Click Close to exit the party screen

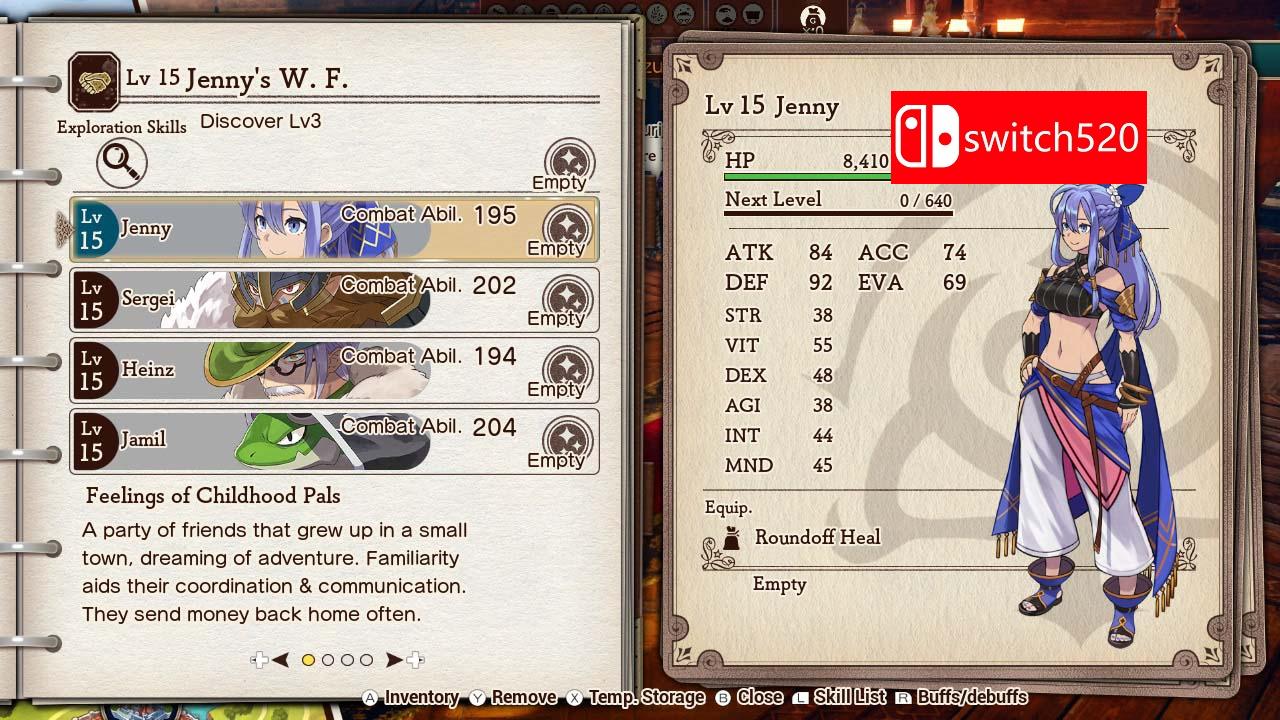(759, 697)
